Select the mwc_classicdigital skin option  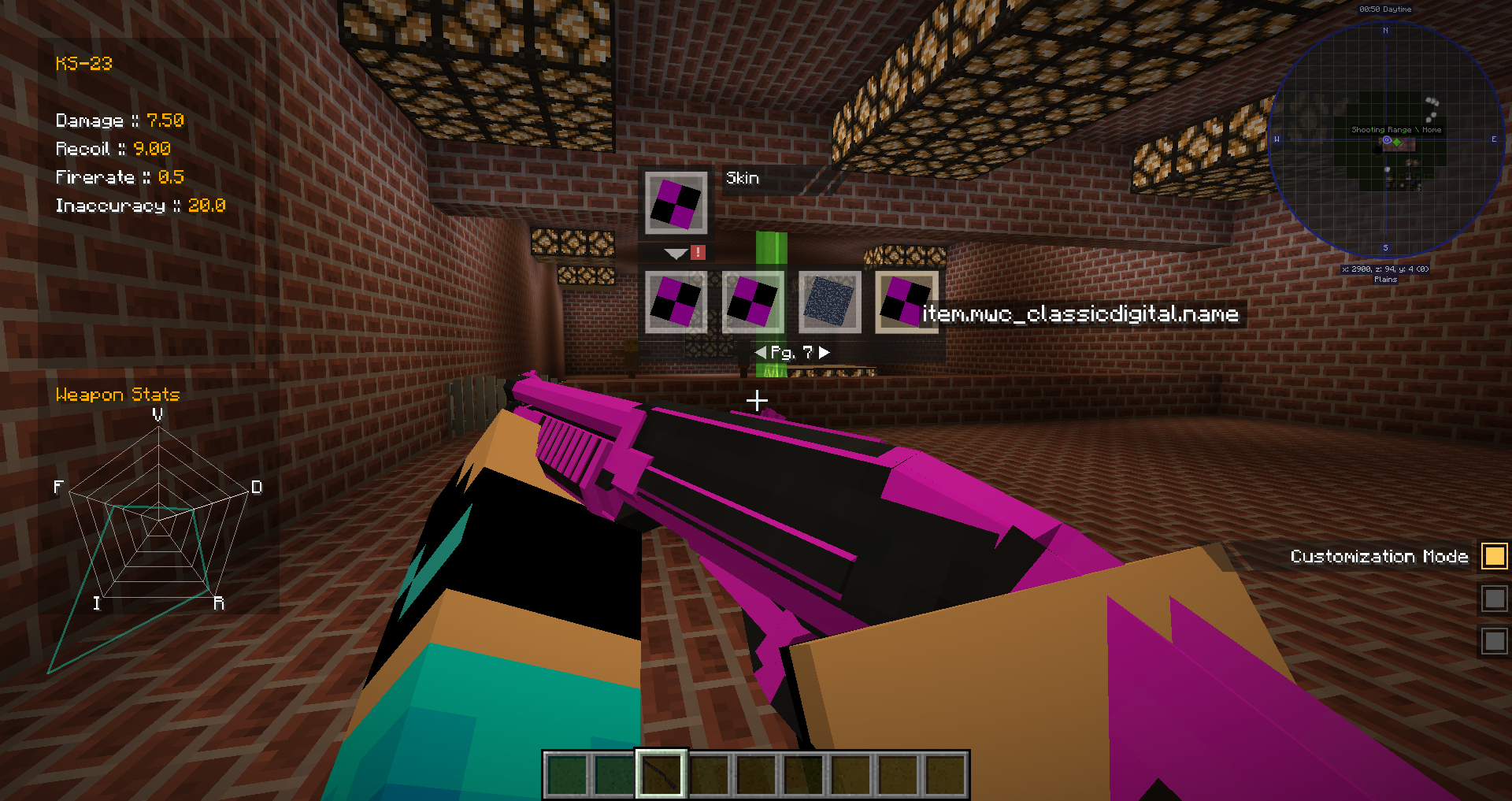(904, 302)
